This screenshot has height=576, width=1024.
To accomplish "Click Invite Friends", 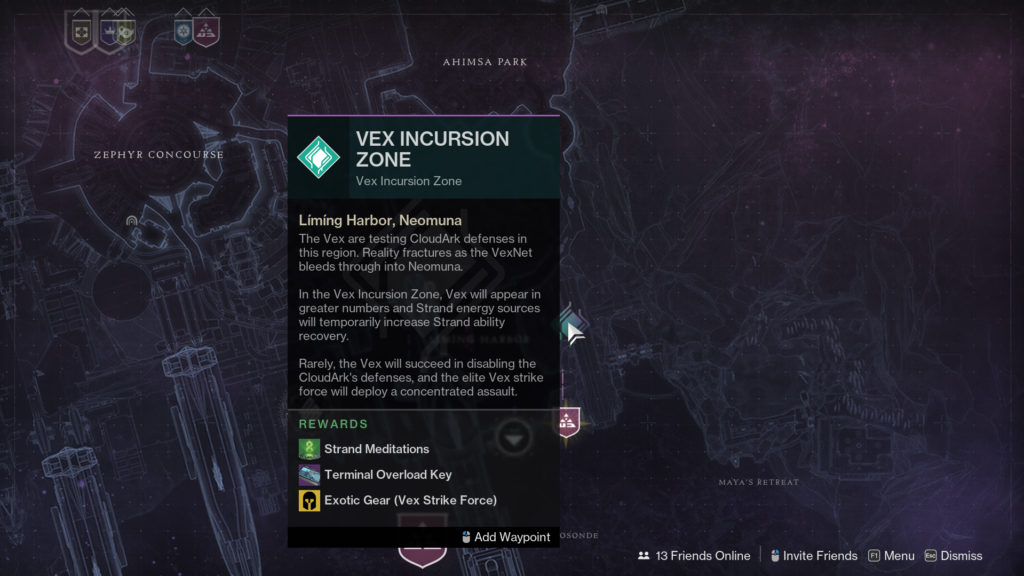I will pyautogui.click(x=812, y=556).
